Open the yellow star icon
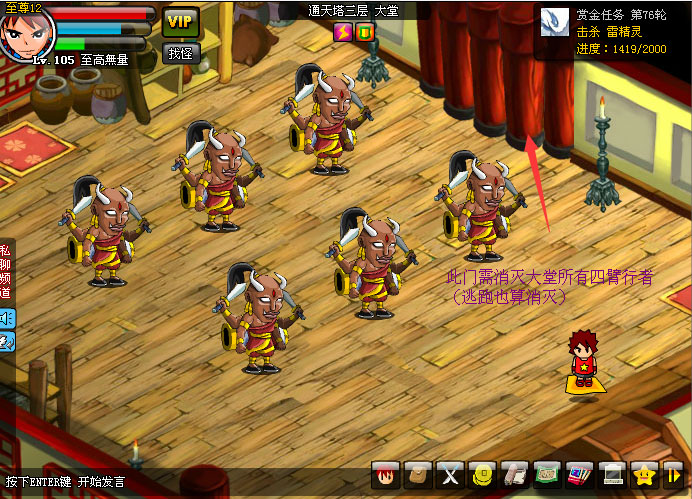This screenshot has width=692, height=499. (x=644, y=473)
